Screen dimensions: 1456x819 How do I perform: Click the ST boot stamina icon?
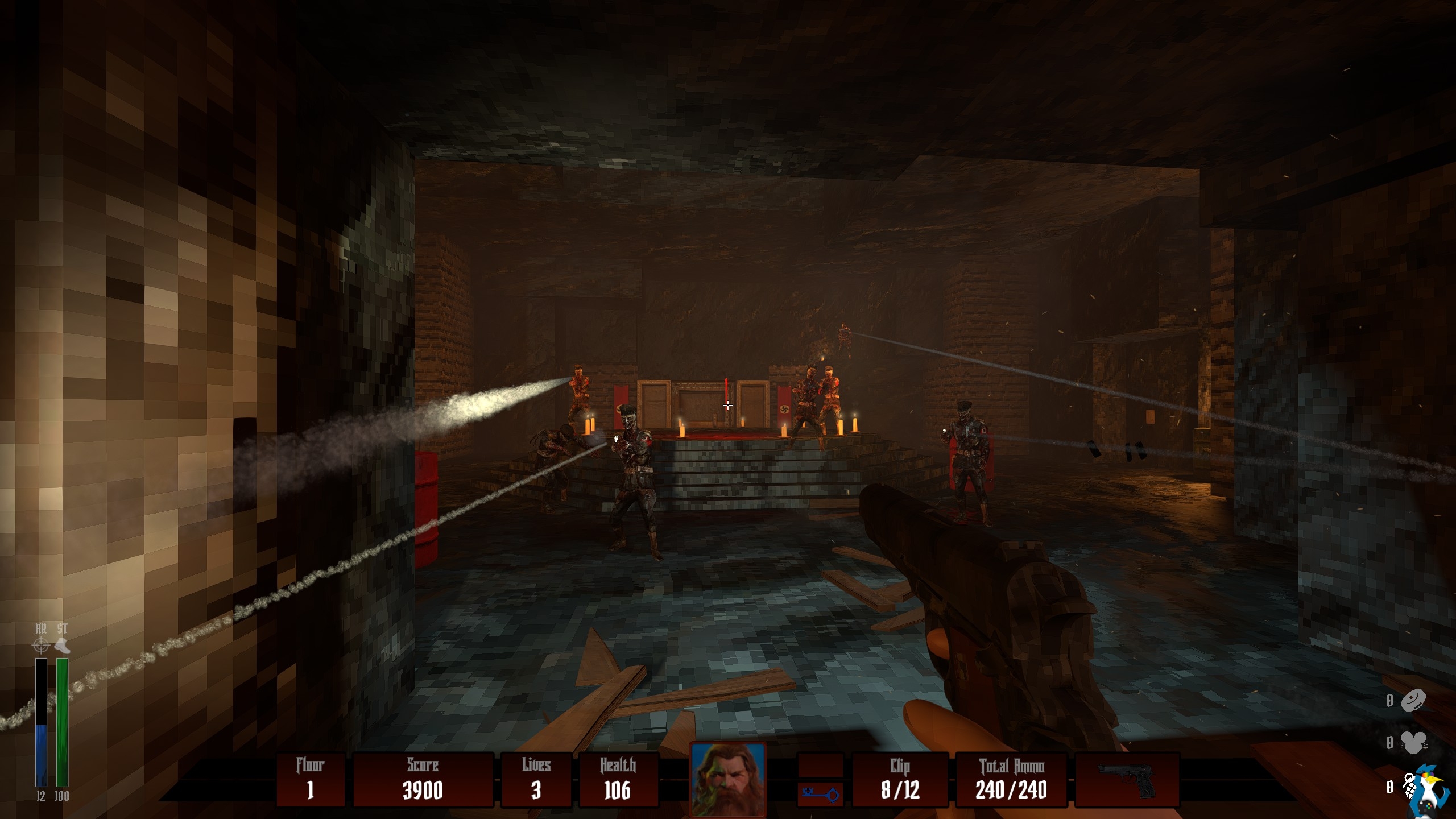point(62,646)
